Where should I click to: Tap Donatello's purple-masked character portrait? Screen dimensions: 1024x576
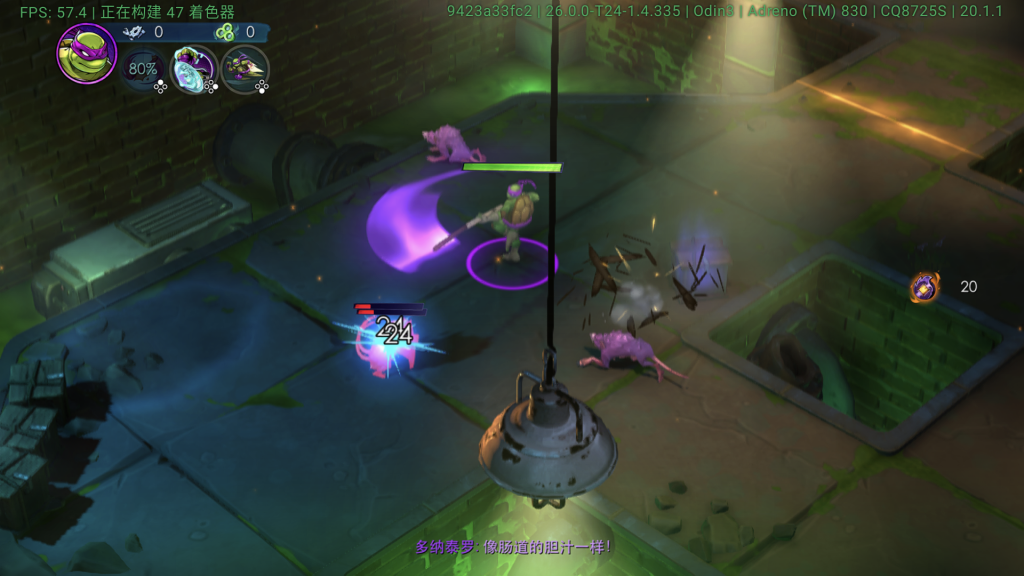86,53
